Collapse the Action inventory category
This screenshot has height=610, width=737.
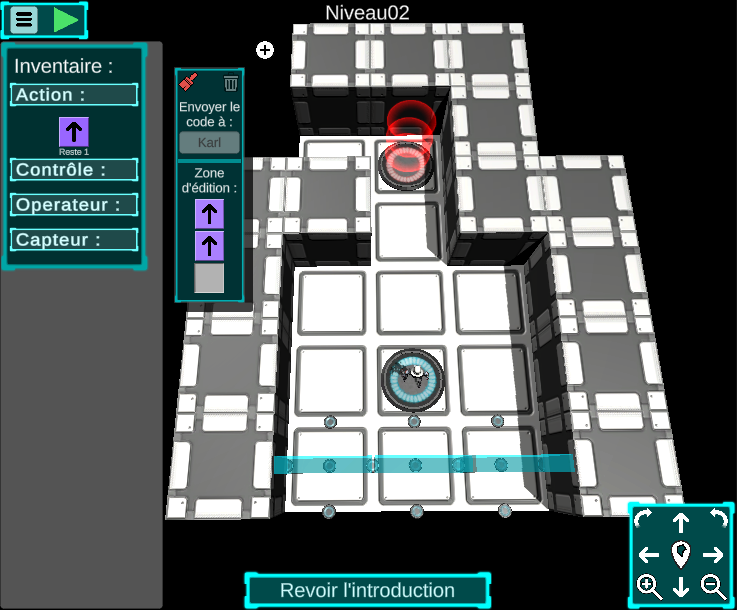(75, 95)
